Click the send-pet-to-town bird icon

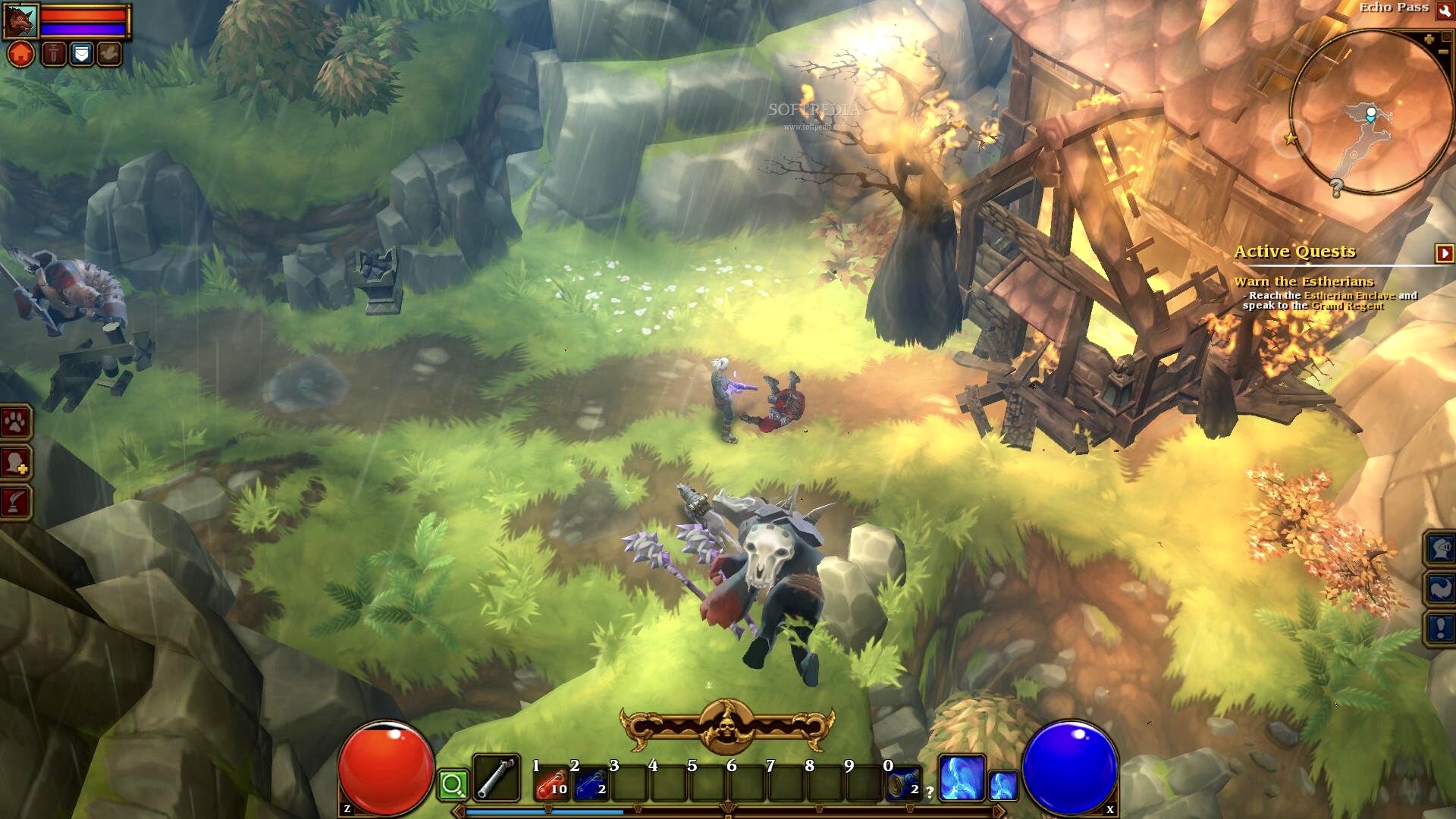coord(108,55)
